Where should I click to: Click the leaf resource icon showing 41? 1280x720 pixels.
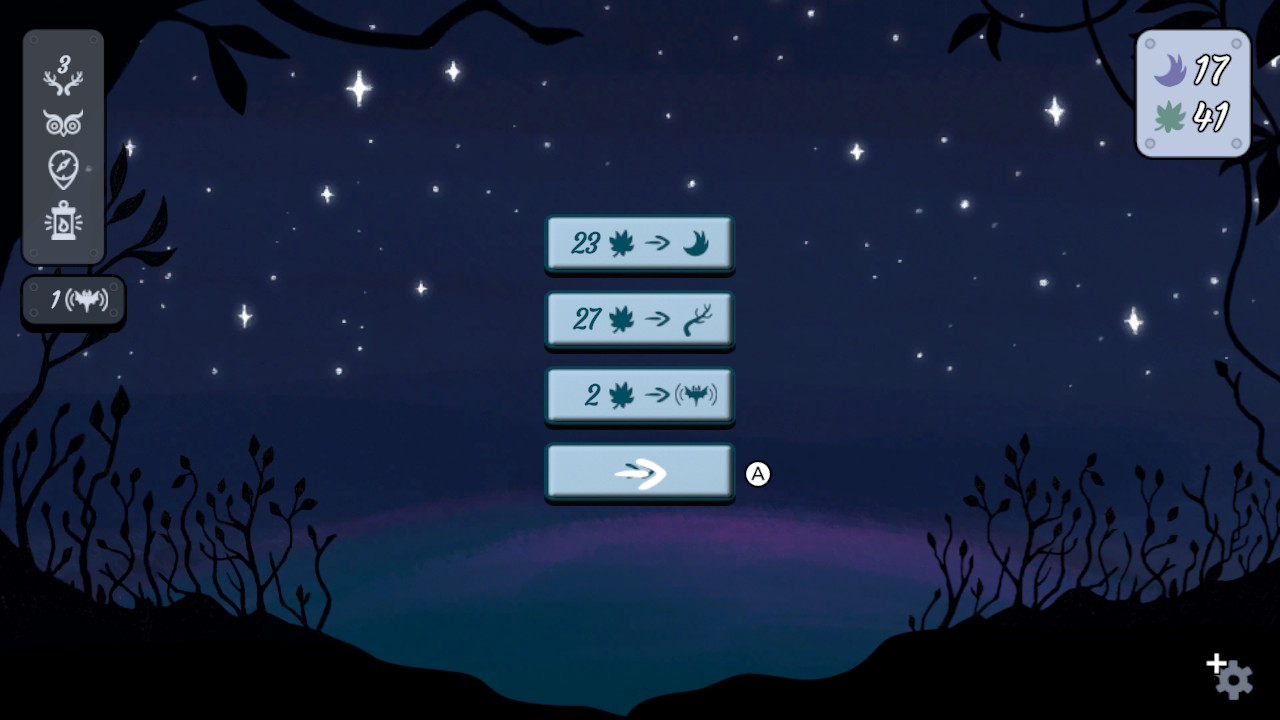coord(1169,114)
